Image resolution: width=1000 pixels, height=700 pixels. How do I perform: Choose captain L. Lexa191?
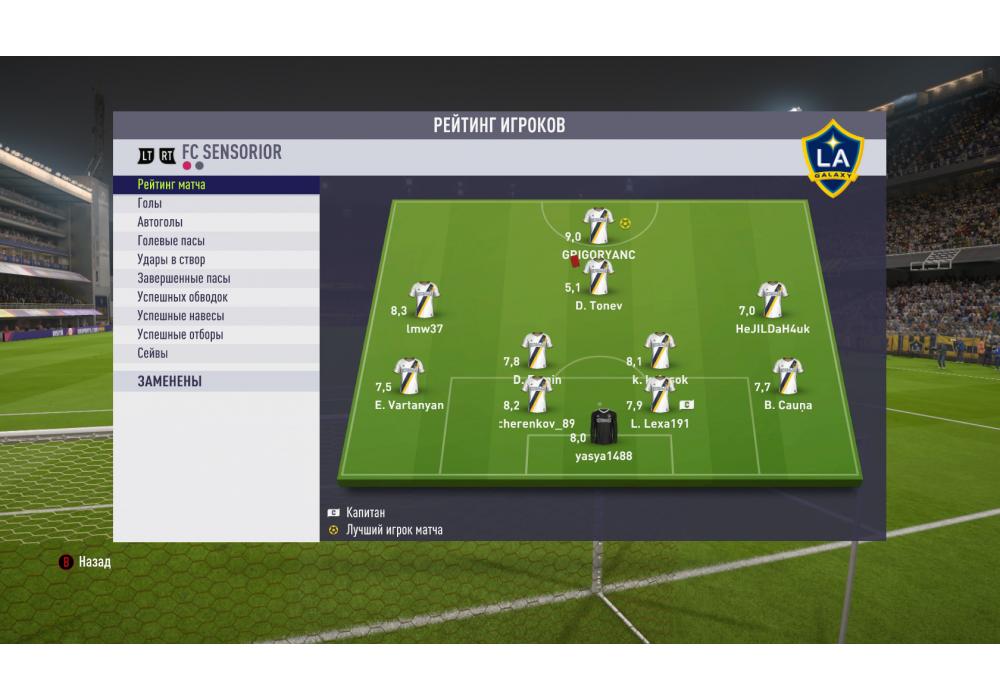point(660,396)
